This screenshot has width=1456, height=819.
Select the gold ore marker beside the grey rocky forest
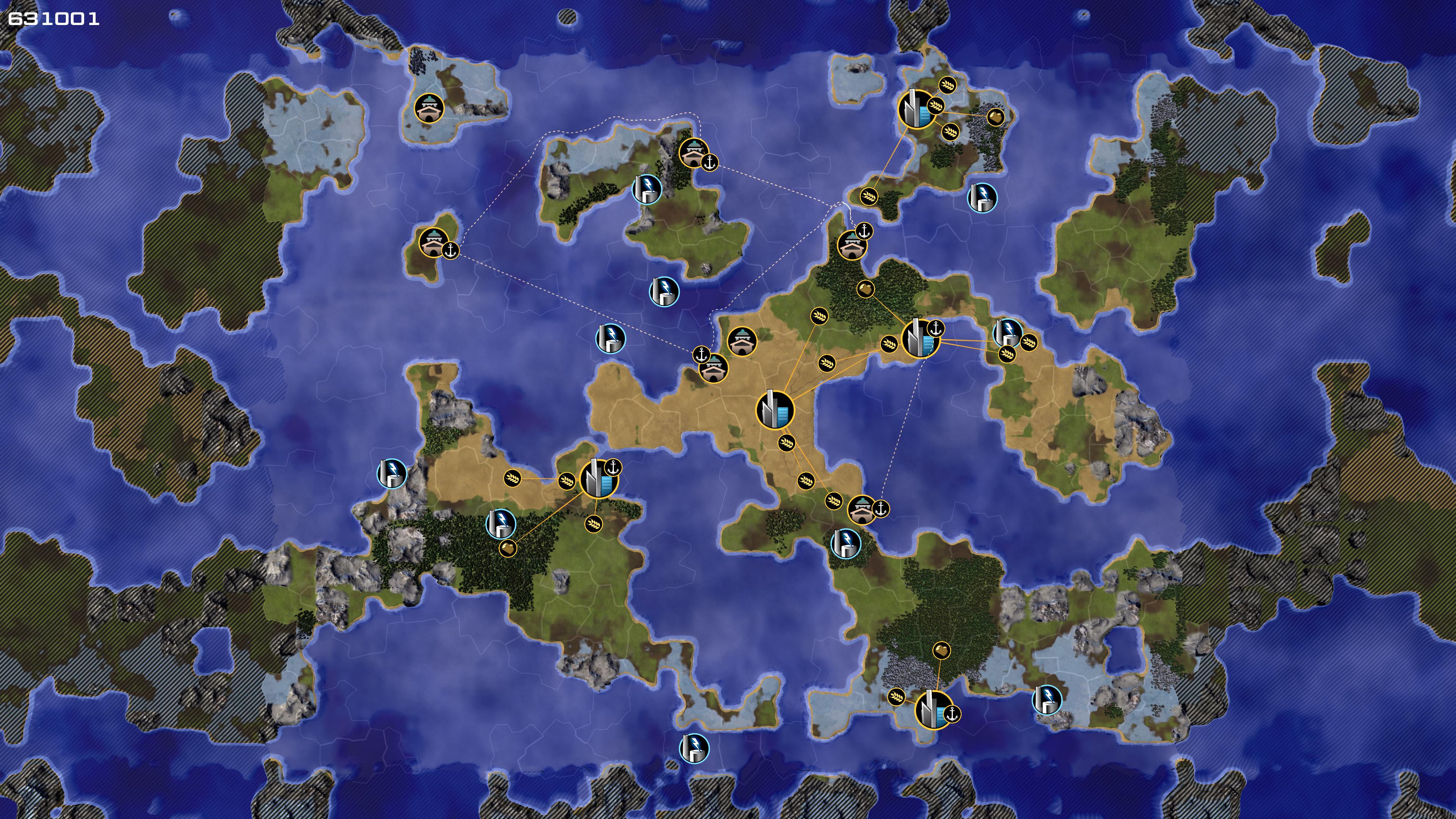pyautogui.click(x=995, y=117)
